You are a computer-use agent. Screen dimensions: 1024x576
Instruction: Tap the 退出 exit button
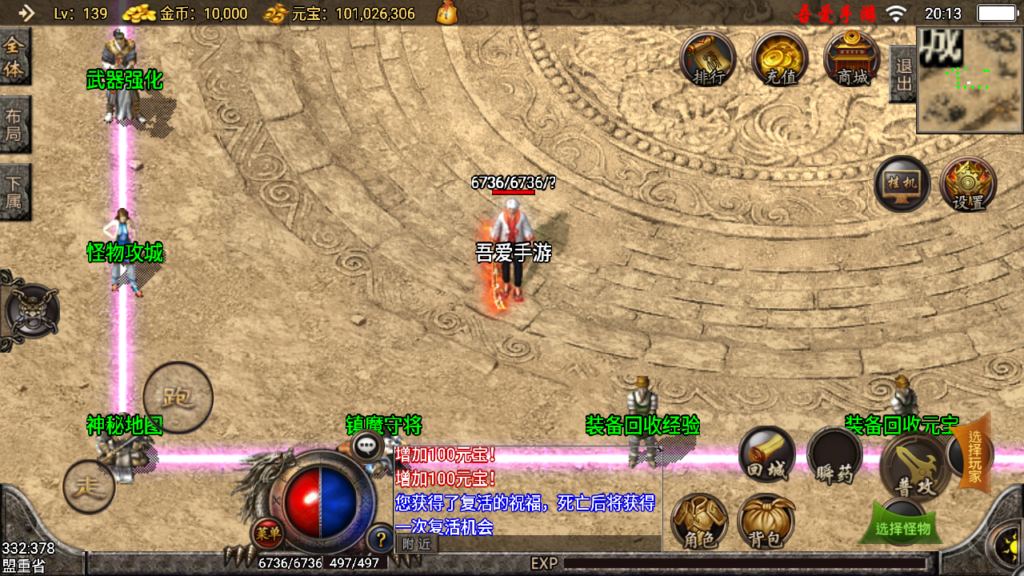903,73
